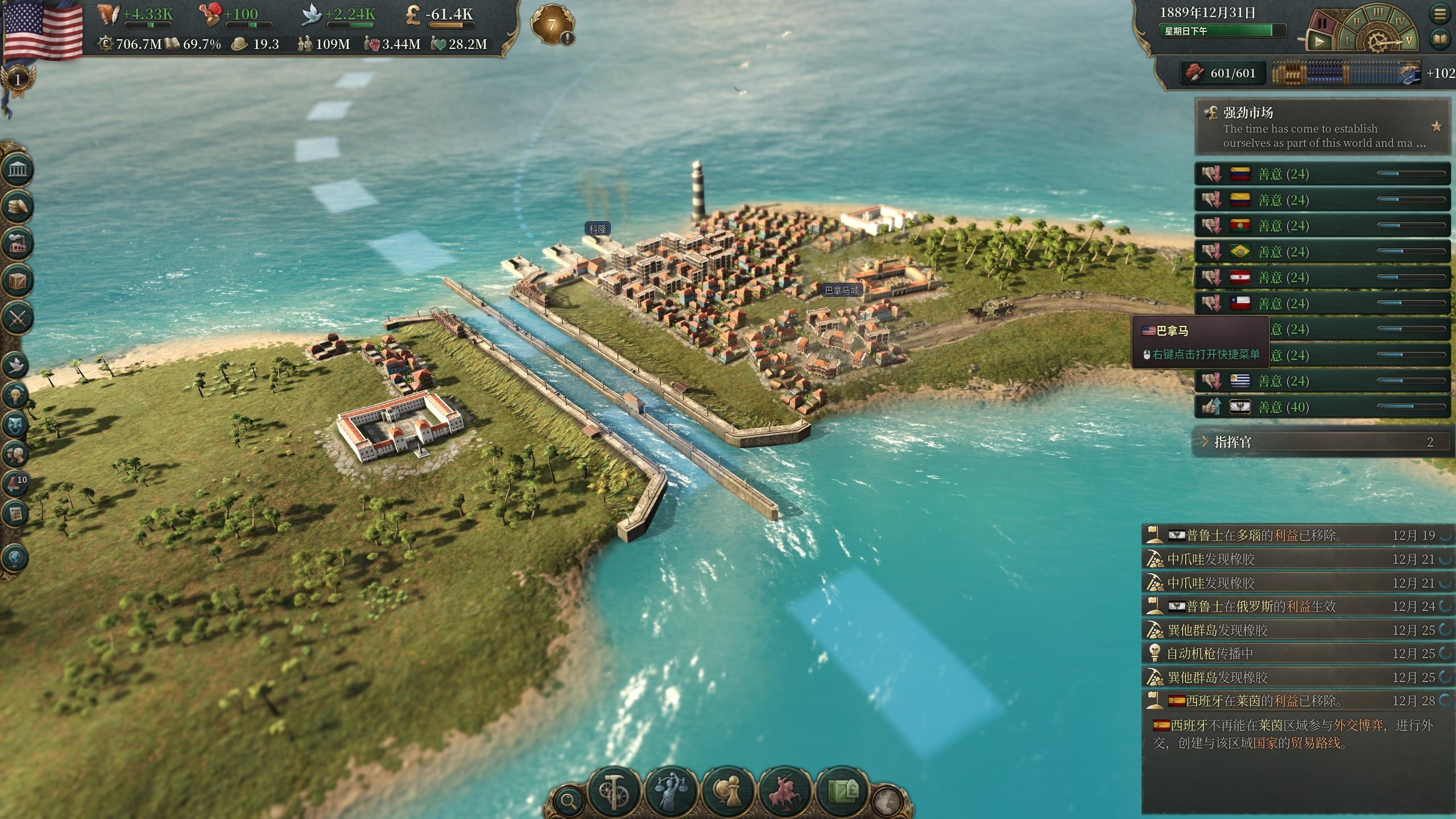Open the Production lens with hammer and gears
Screen dimensions: 1456x819
[x=614, y=792]
